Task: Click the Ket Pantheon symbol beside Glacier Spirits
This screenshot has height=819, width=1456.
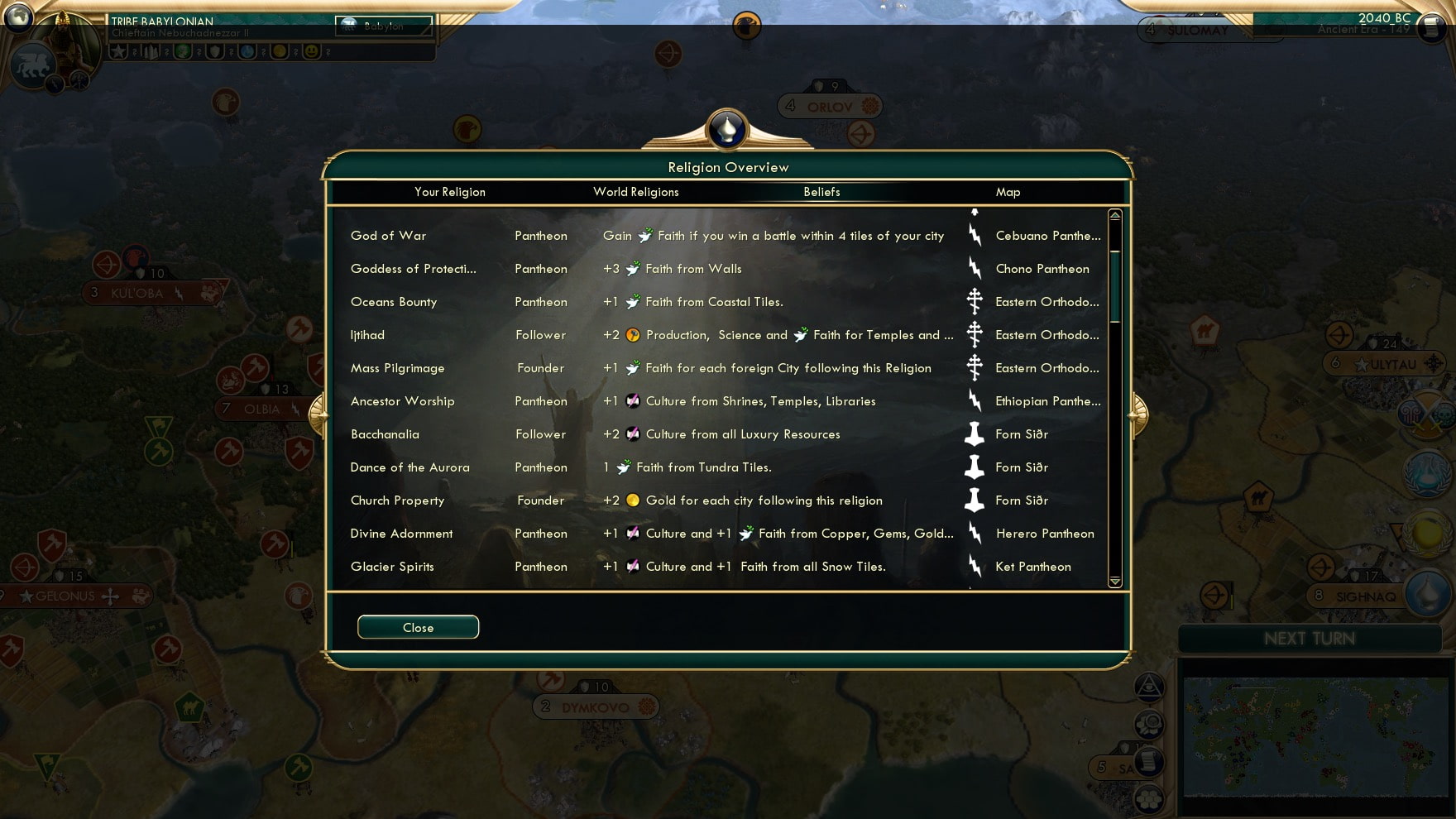Action: pos(973,567)
